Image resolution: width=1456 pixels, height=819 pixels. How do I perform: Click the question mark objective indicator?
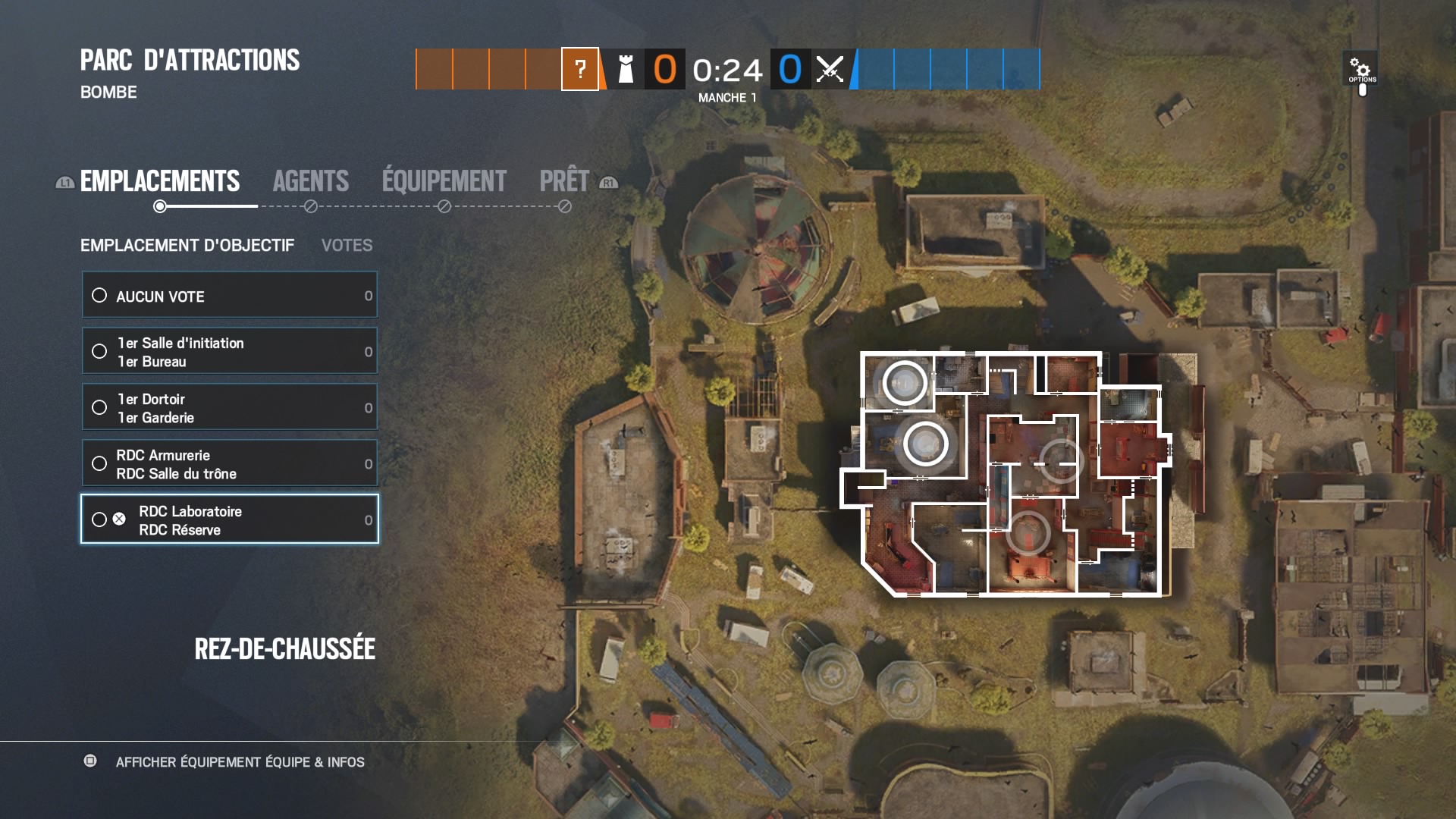pyautogui.click(x=580, y=70)
